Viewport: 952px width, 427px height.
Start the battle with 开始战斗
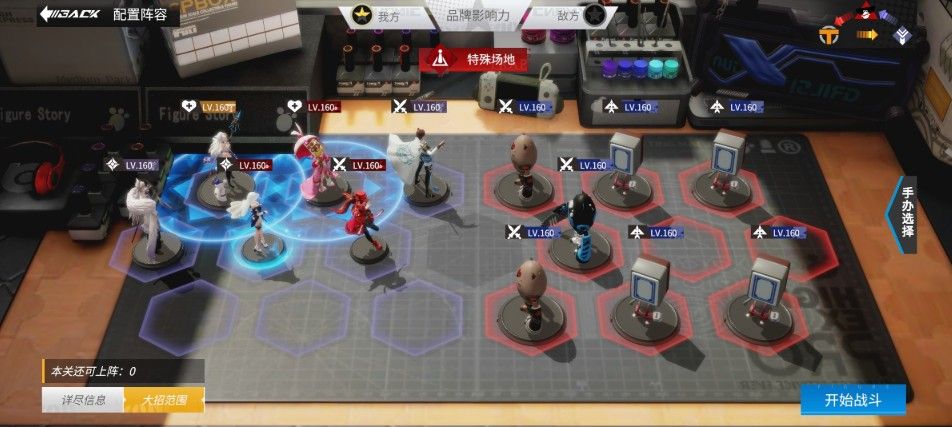[x=851, y=400]
